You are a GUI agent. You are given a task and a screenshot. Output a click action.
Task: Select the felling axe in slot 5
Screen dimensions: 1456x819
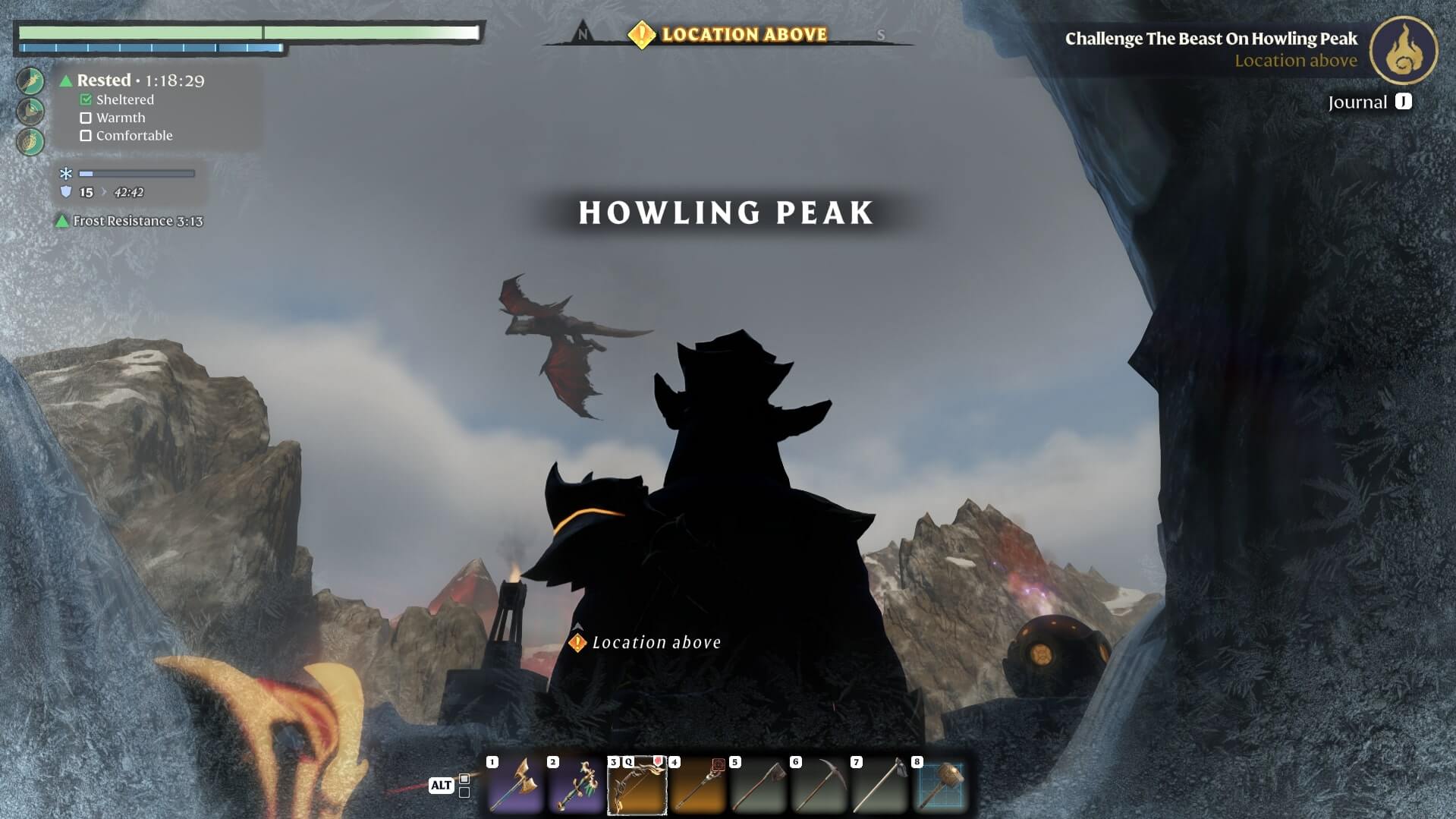[758, 785]
